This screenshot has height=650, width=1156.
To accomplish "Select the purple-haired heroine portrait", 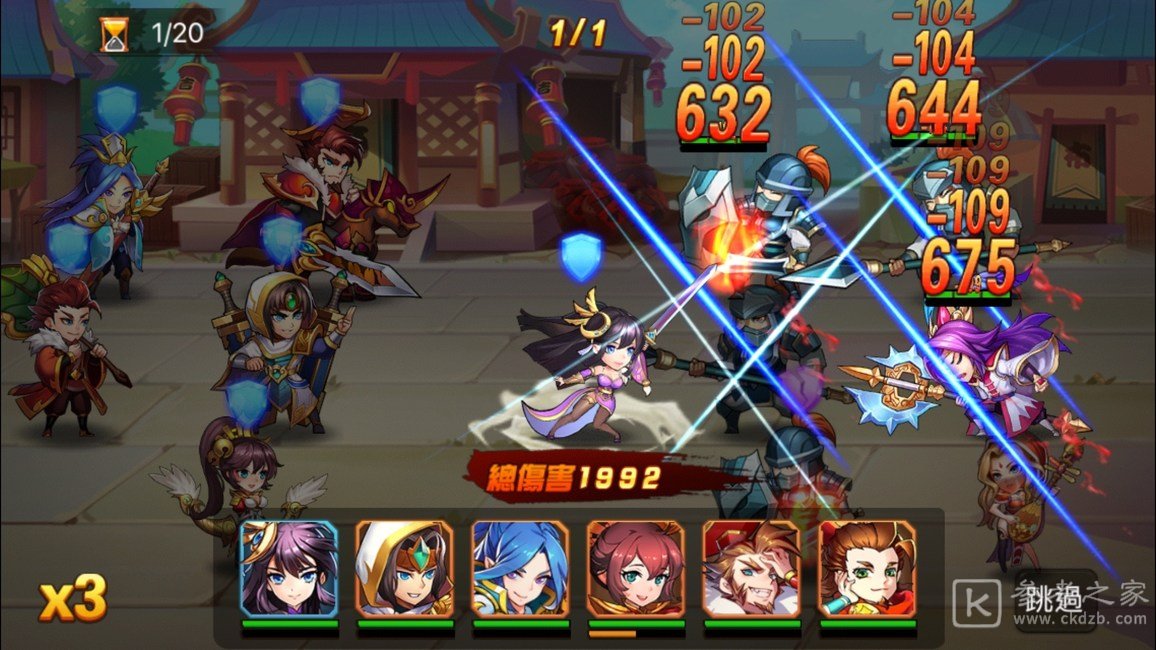I will click(289, 569).
